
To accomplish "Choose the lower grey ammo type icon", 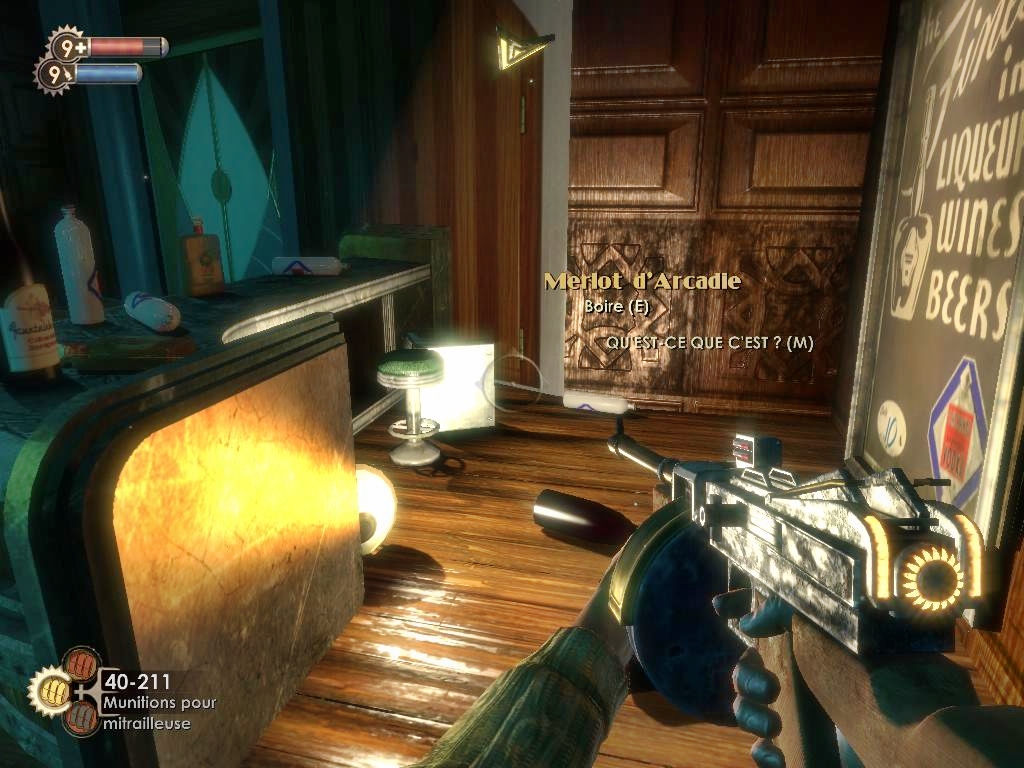I will pyautogui.click(x=80, y=716).
